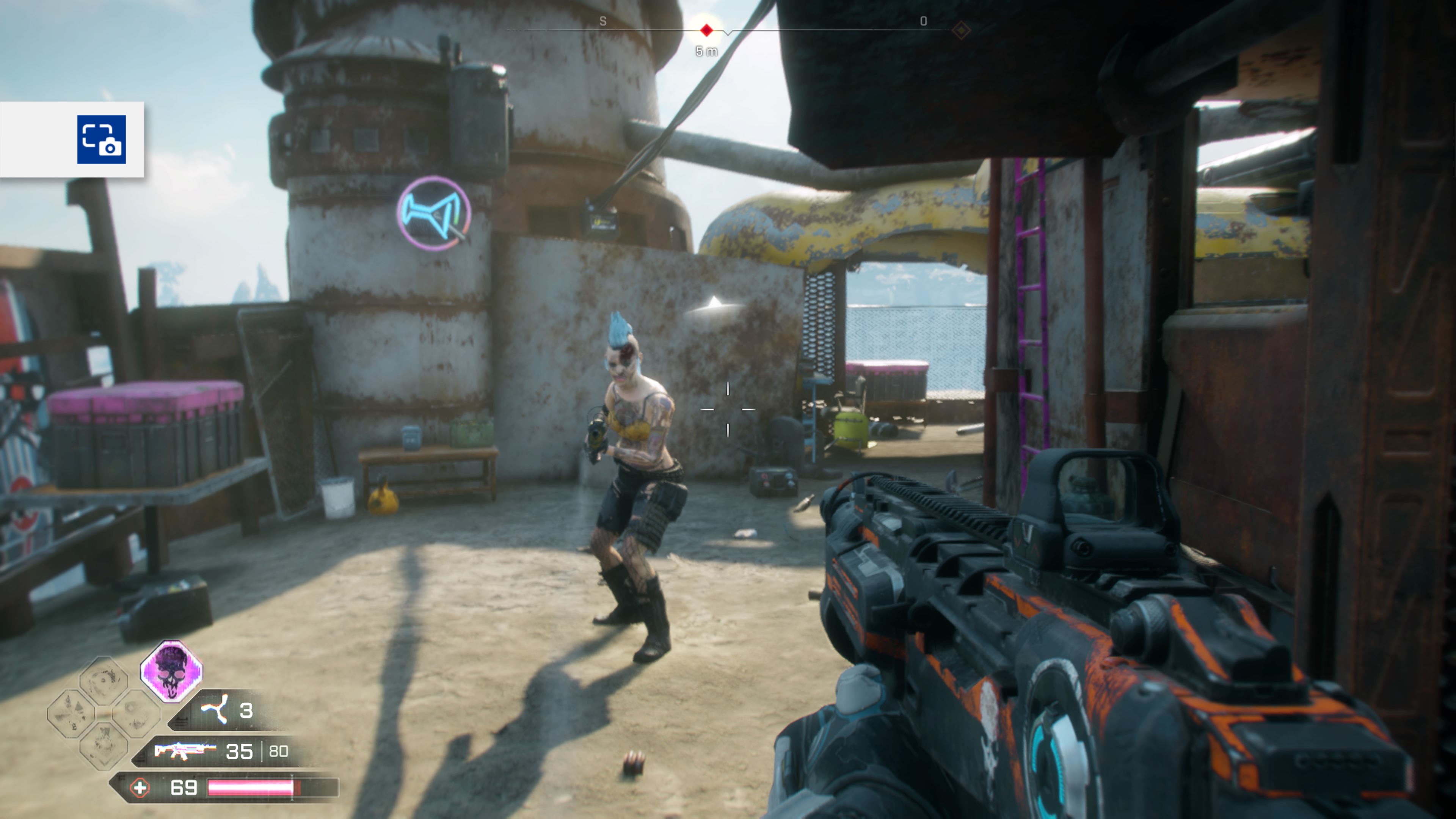
Task: Open the blue screenshot capture notification
Action: coord(102,140)
